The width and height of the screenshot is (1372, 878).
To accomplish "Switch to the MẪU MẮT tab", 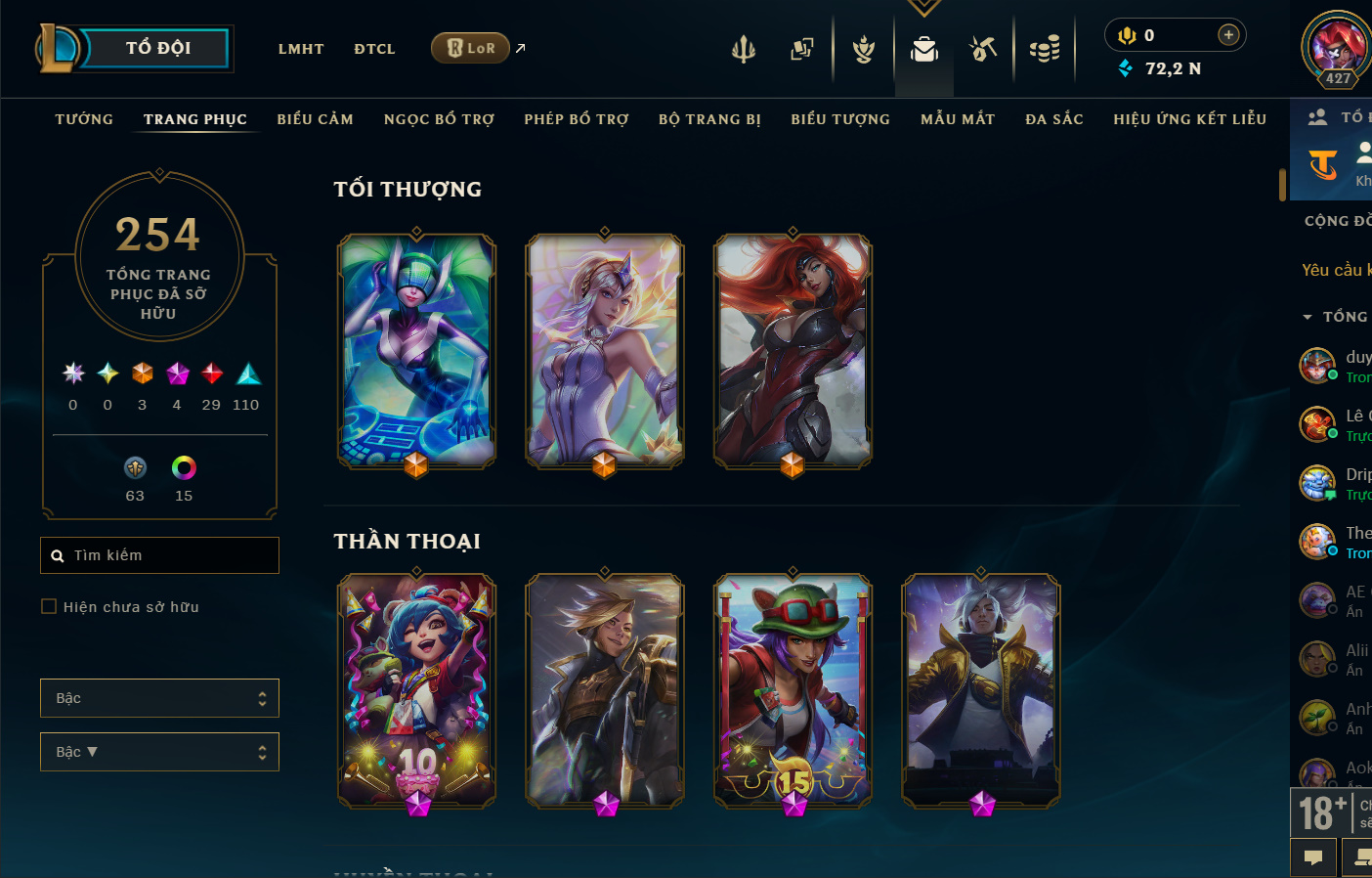I will (x=958, y=119).
